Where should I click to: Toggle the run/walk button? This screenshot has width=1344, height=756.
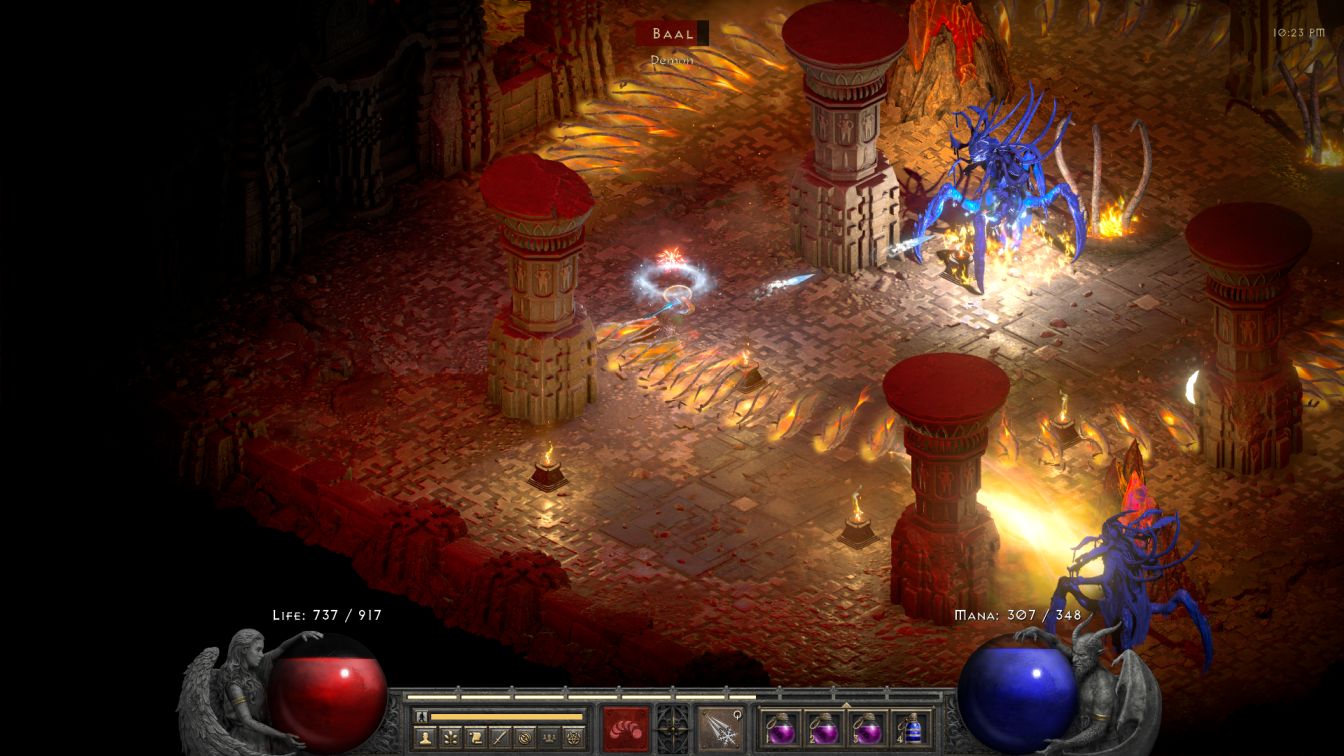point(421,716)
